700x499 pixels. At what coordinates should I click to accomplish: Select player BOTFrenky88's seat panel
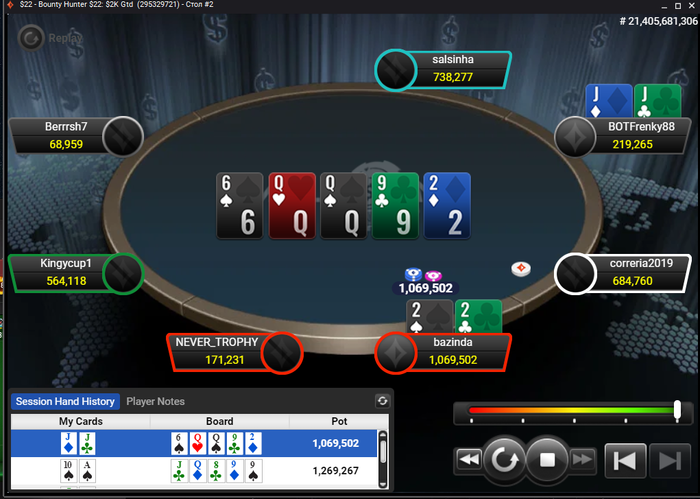[x=627, y=136]
